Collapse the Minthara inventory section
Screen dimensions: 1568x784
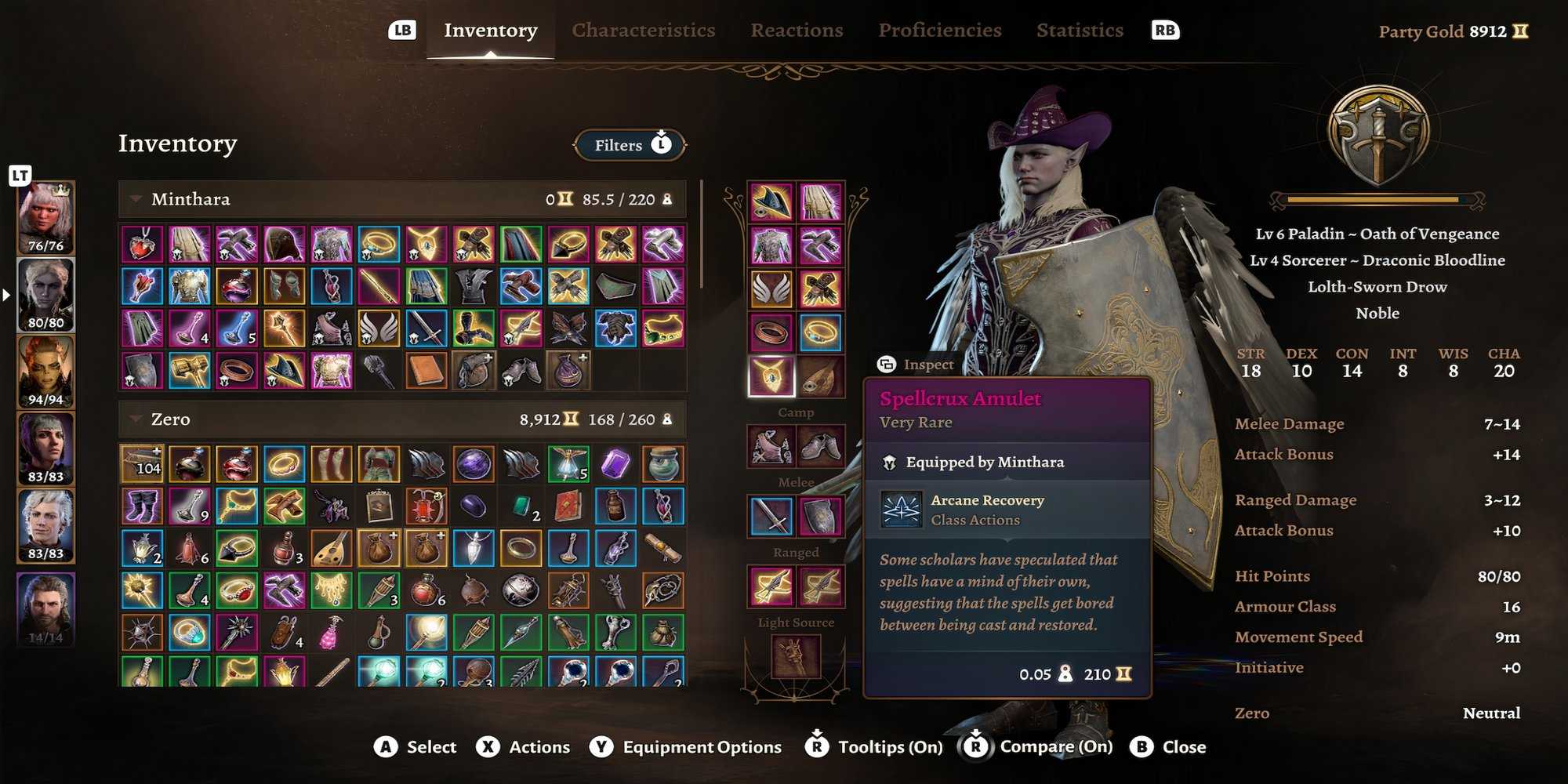point(138,199)
